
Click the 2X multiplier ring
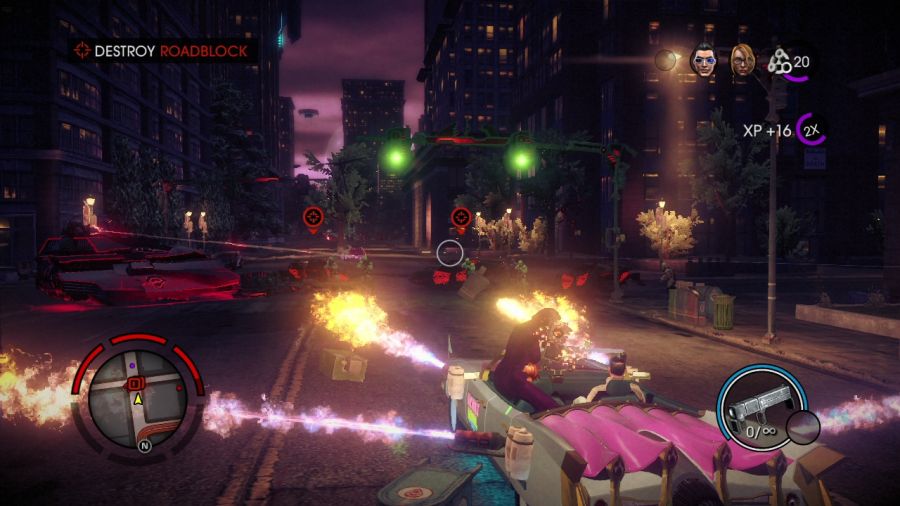click(812, 130)
